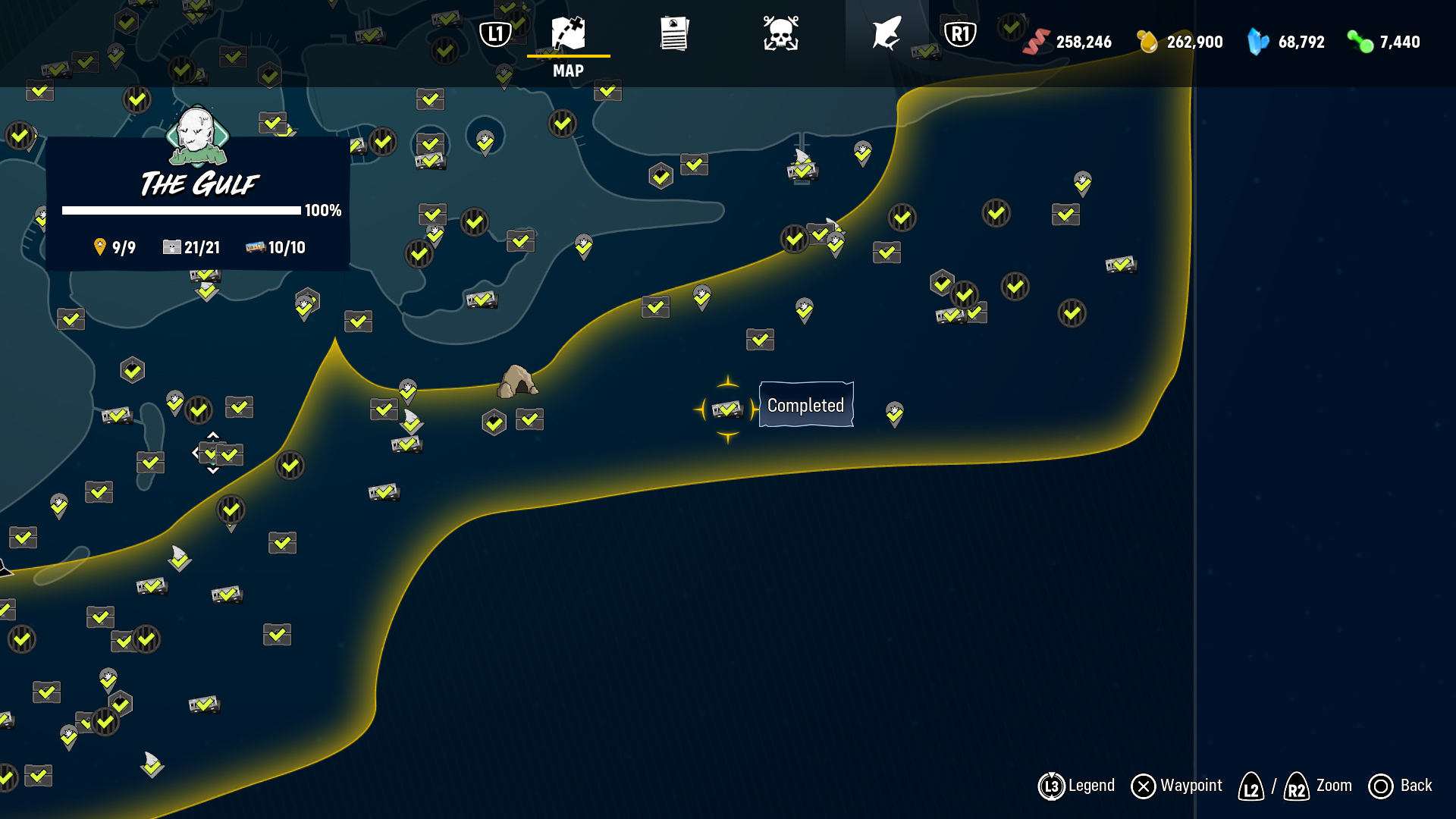The width and height of the screenshot is (1456, 819).
Task: Open the skull-and-anchors hunters tab
Action: coord(783,33)
